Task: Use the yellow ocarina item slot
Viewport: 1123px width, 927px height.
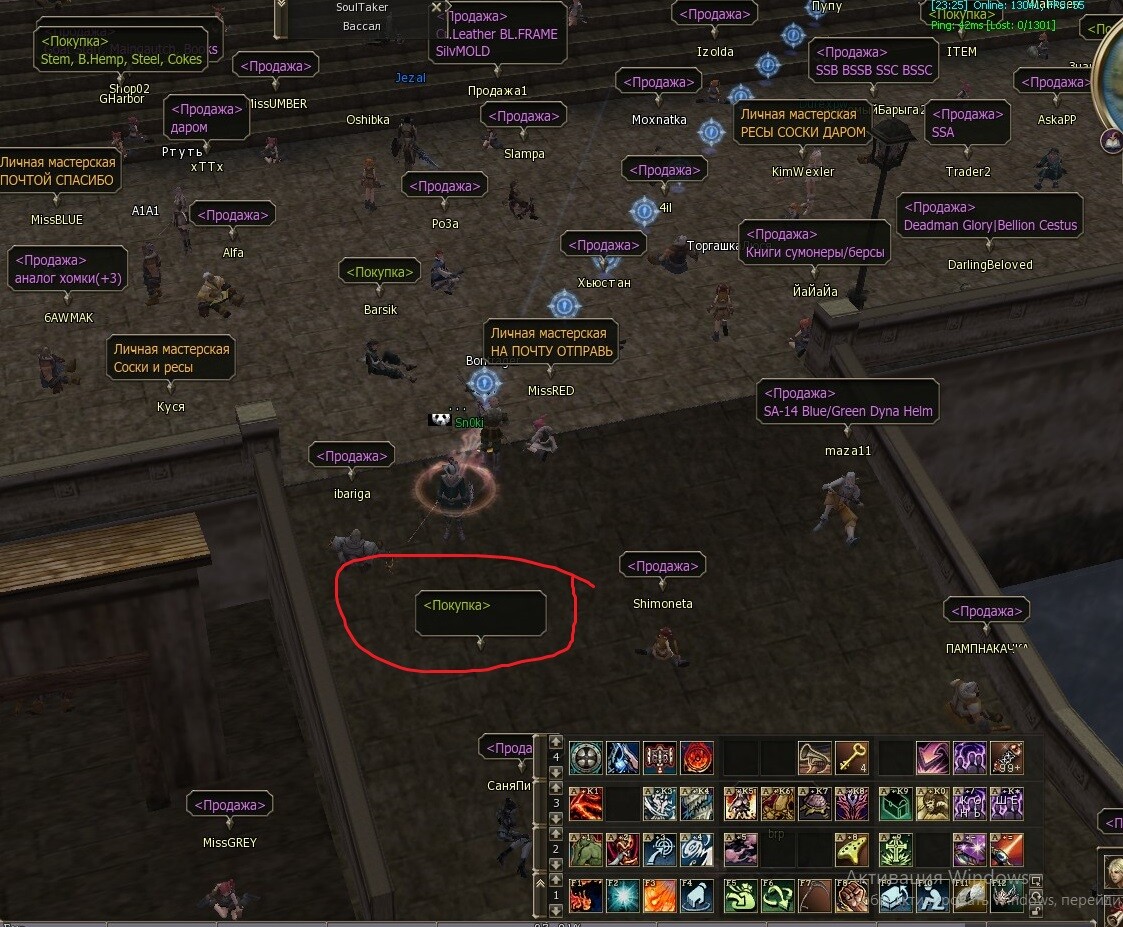Action: [x=852, y=849]
